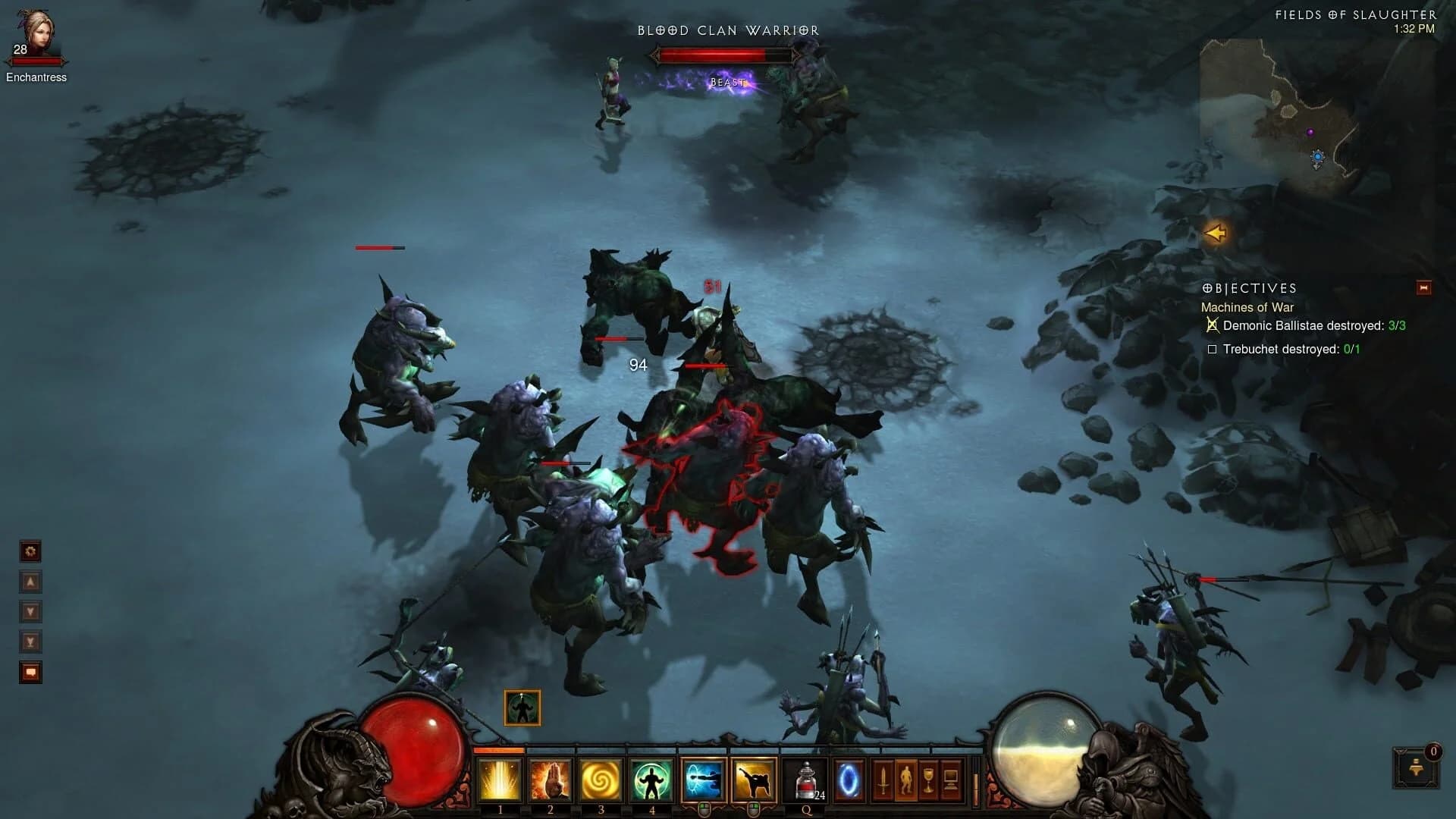
Task: Expand the upward arrow control on the left
Action: coord(30,581)
